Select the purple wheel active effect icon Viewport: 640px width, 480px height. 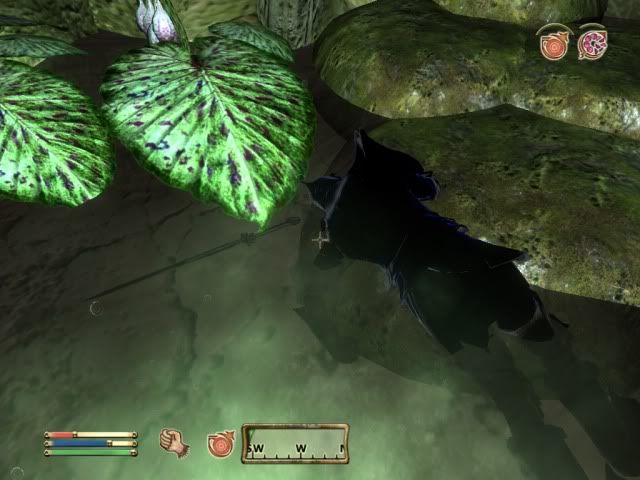point(591,45)
